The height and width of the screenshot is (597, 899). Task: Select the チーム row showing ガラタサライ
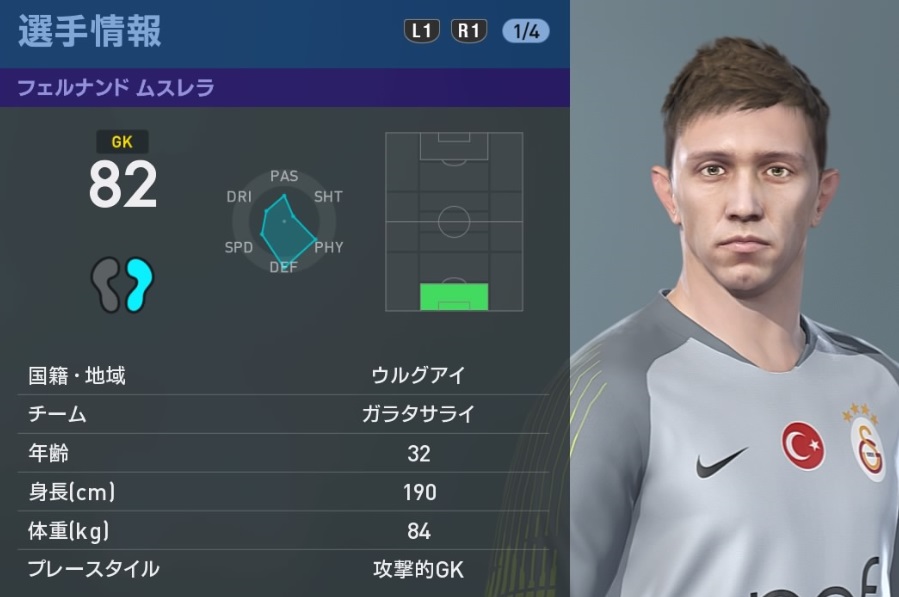(x=284, y=415)
